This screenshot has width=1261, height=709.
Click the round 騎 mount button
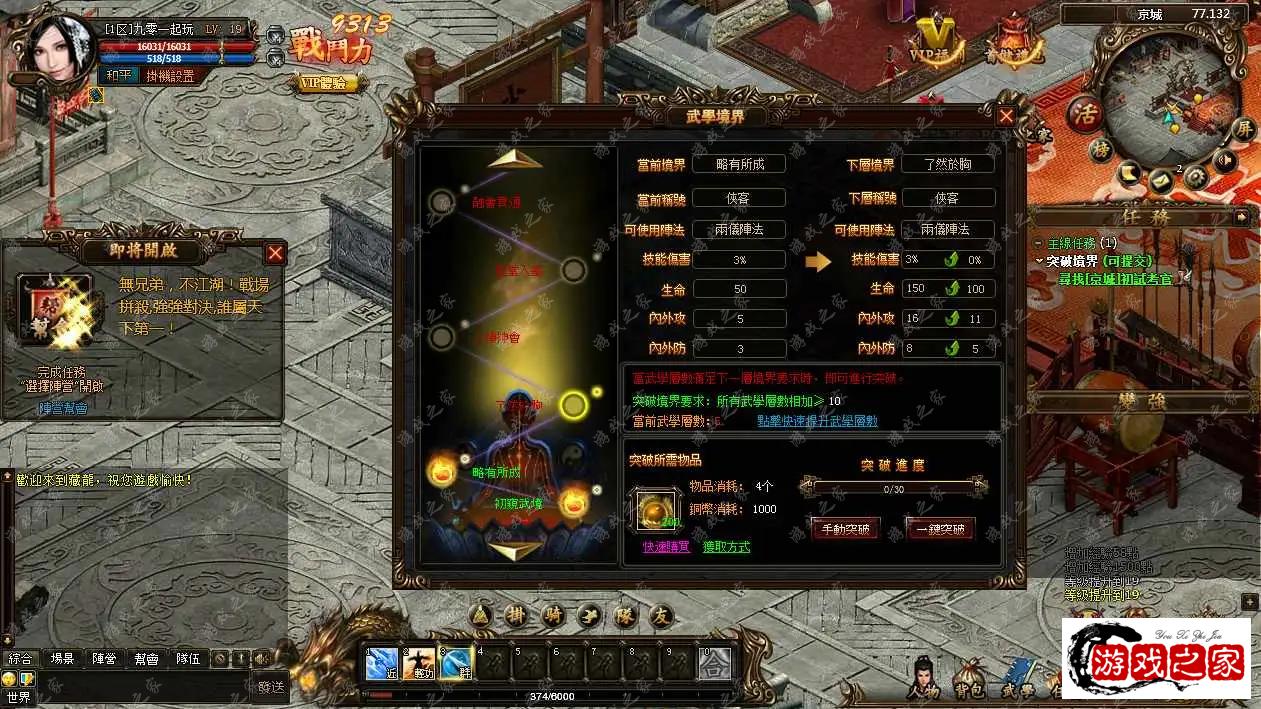(x=551, y=615)
